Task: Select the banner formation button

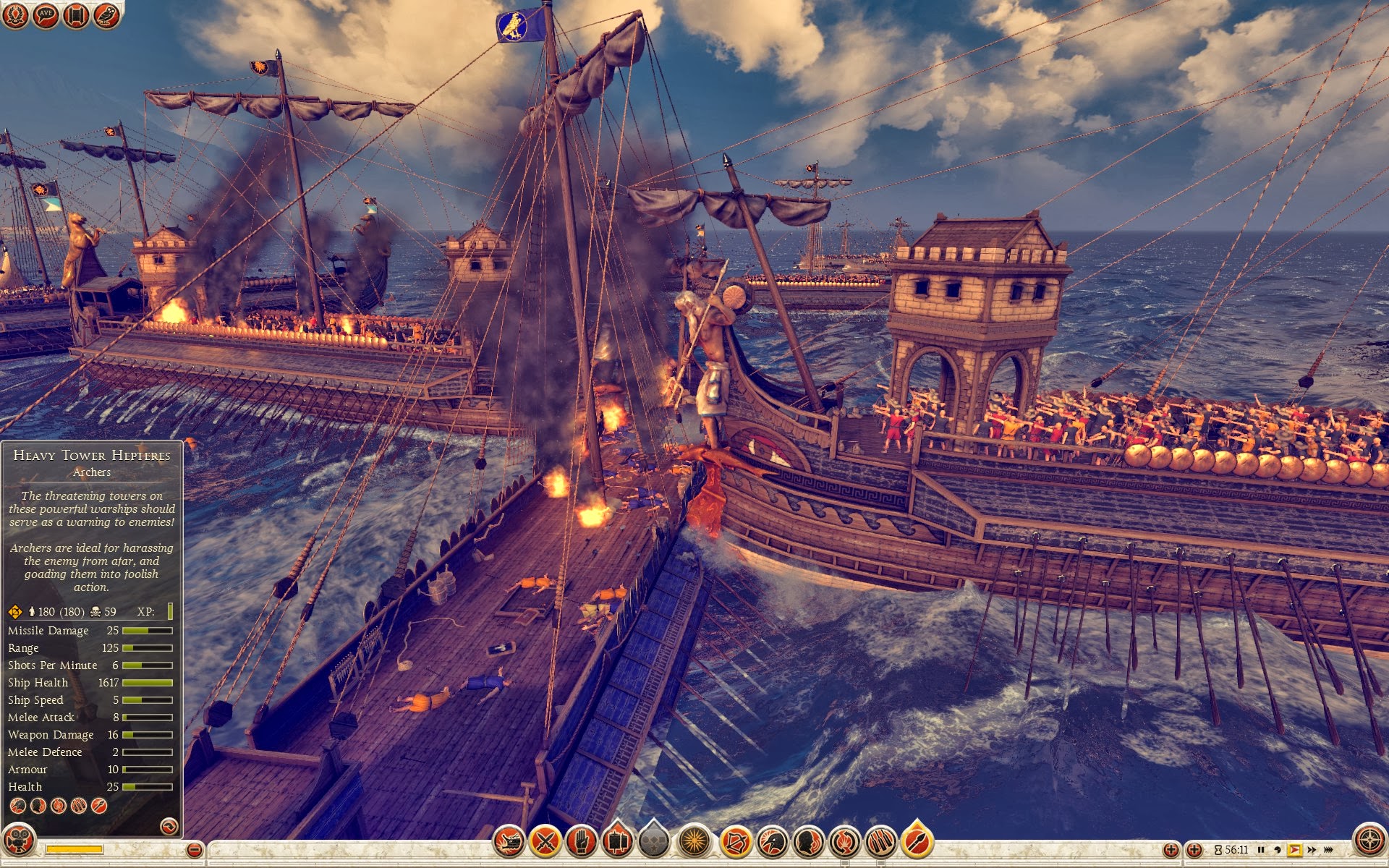Action: 617,841
